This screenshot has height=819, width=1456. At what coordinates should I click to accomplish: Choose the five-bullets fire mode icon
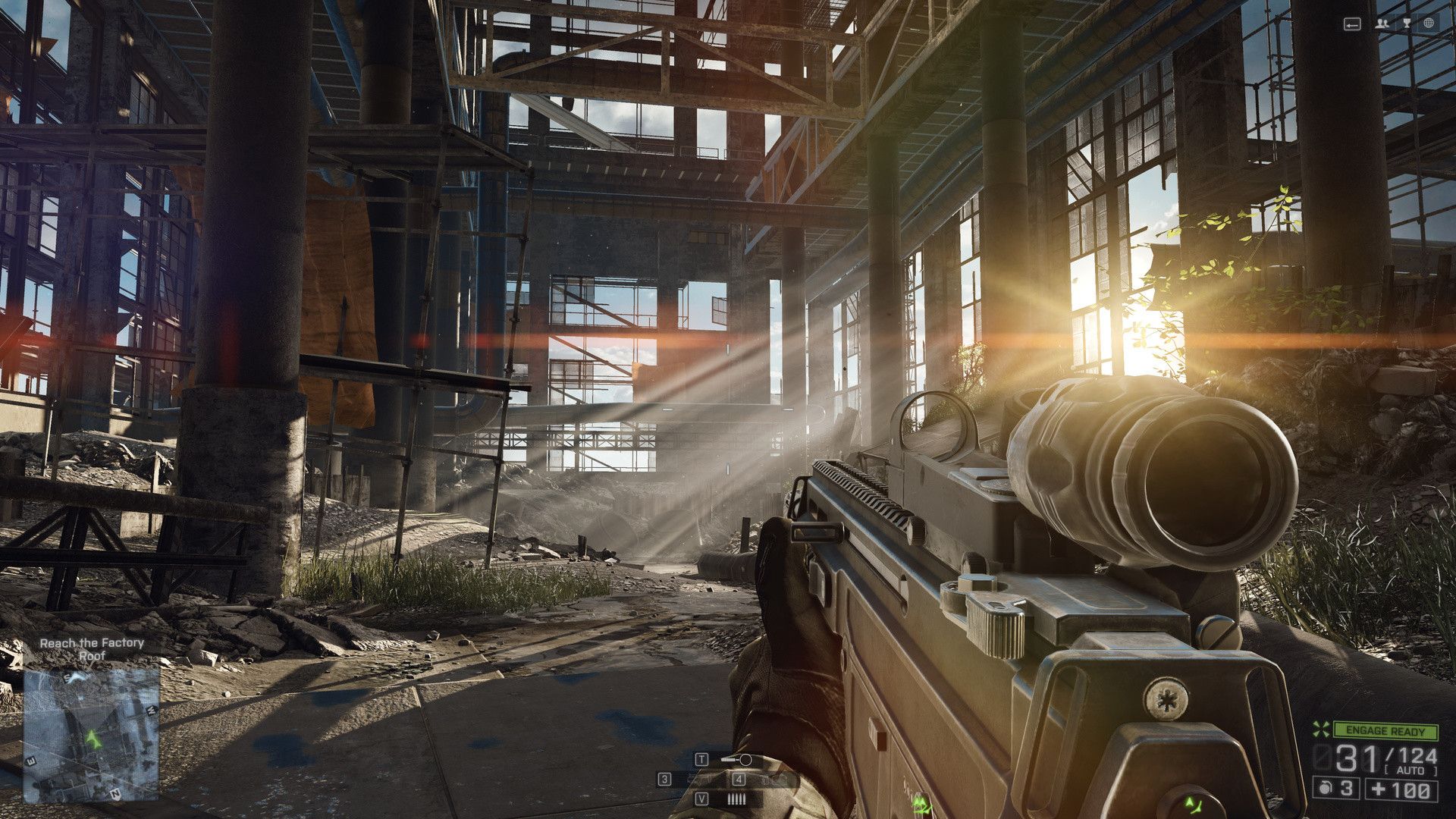[736, 799]
